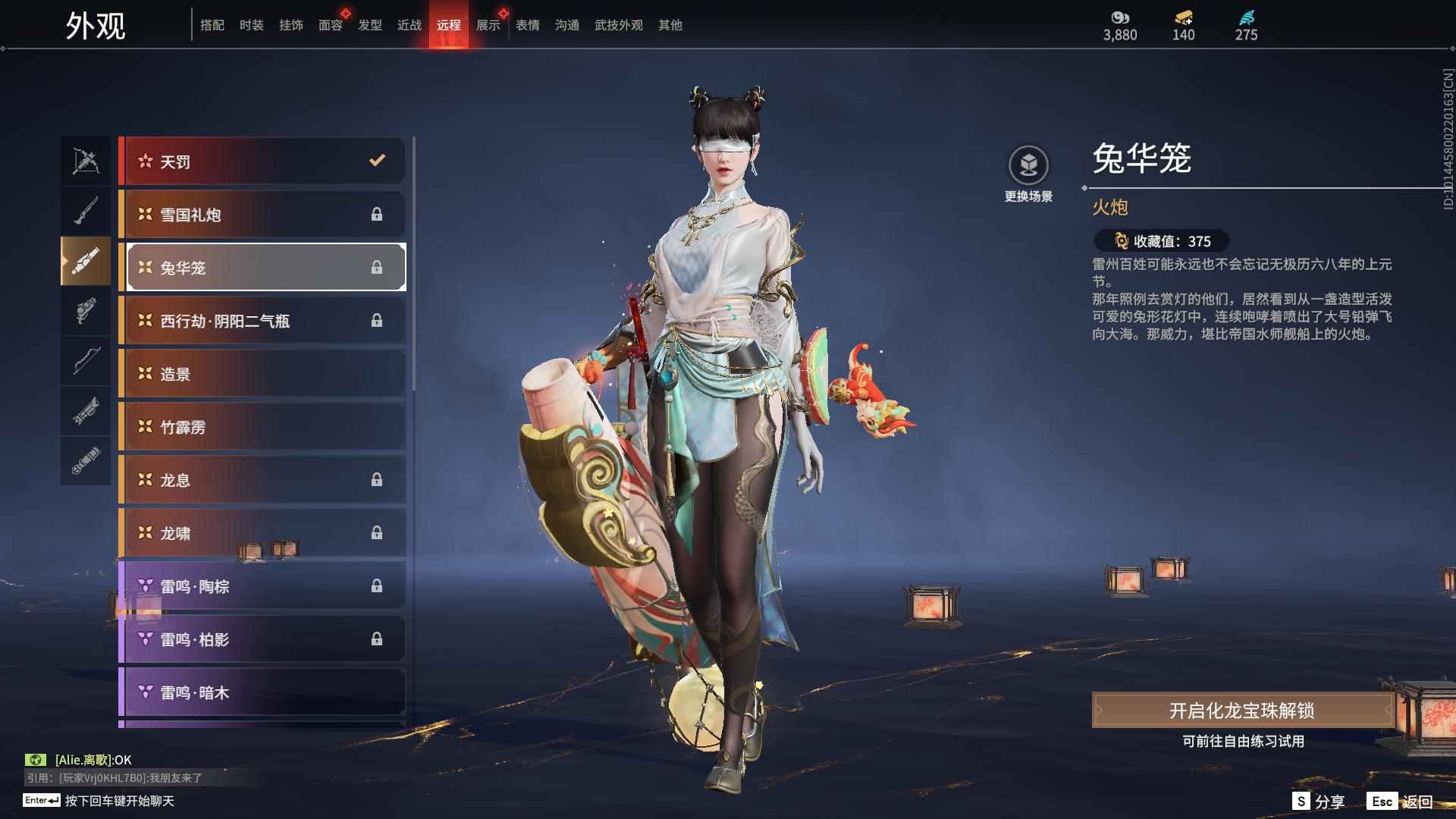Viewport: 1456px width, 819px height.
Task: Switch to the 武技外观 tab
Action: 618,25
